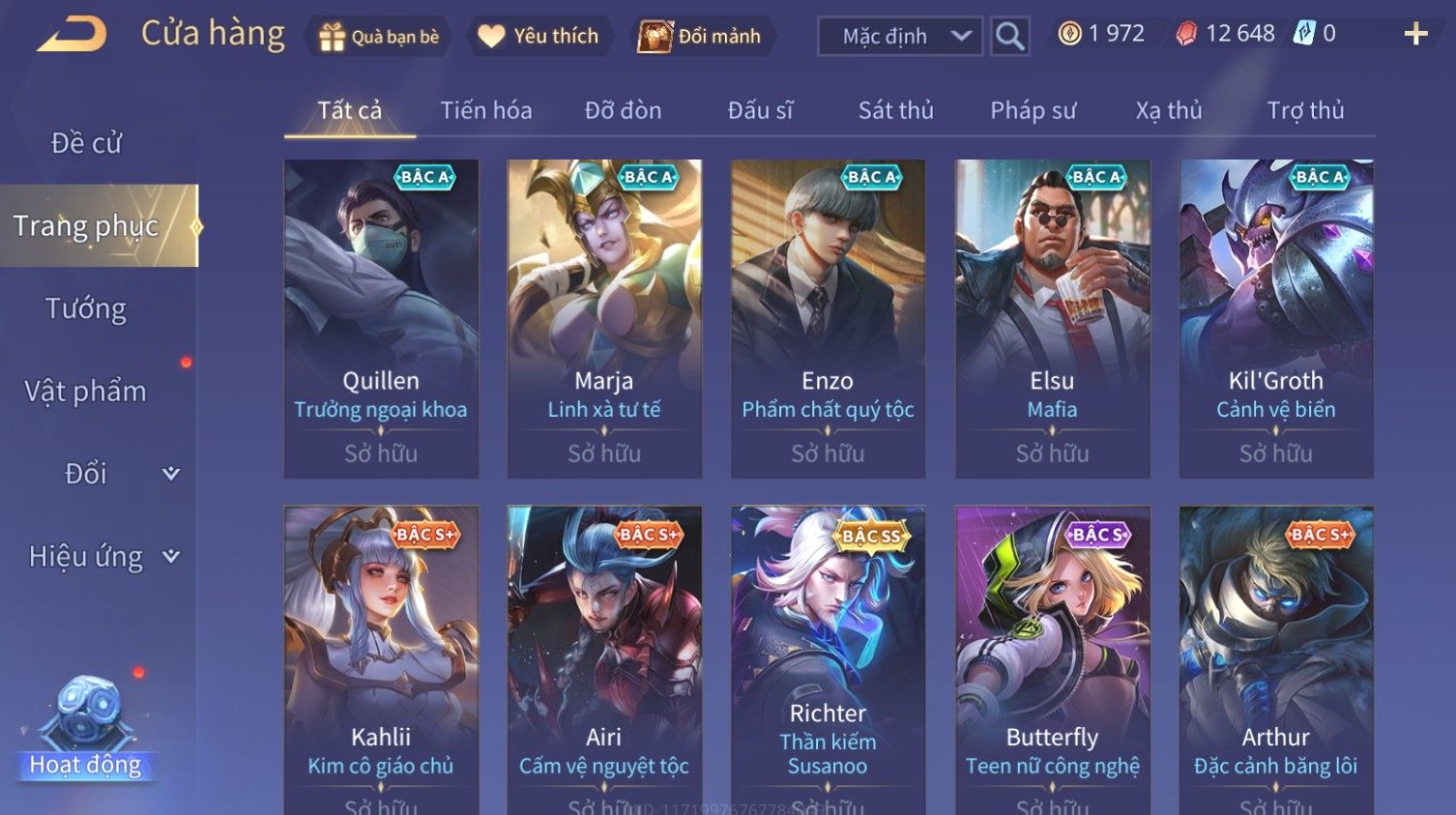The width and height of the screenshot is (1456, 815).
Task: Show the Sát thủ category
Action: coord(895,110)
